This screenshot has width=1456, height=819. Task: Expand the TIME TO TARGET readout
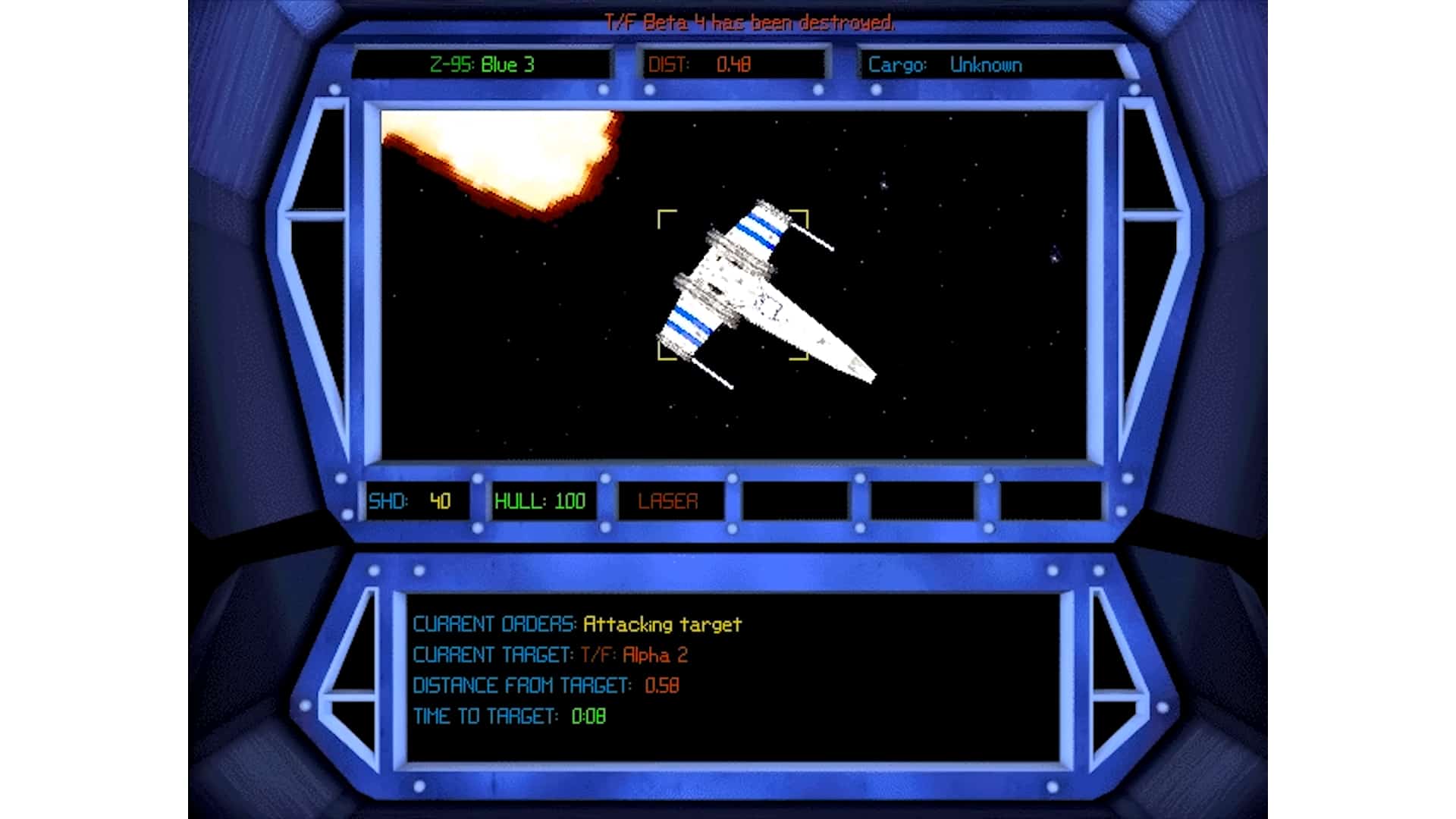[508, 716]
